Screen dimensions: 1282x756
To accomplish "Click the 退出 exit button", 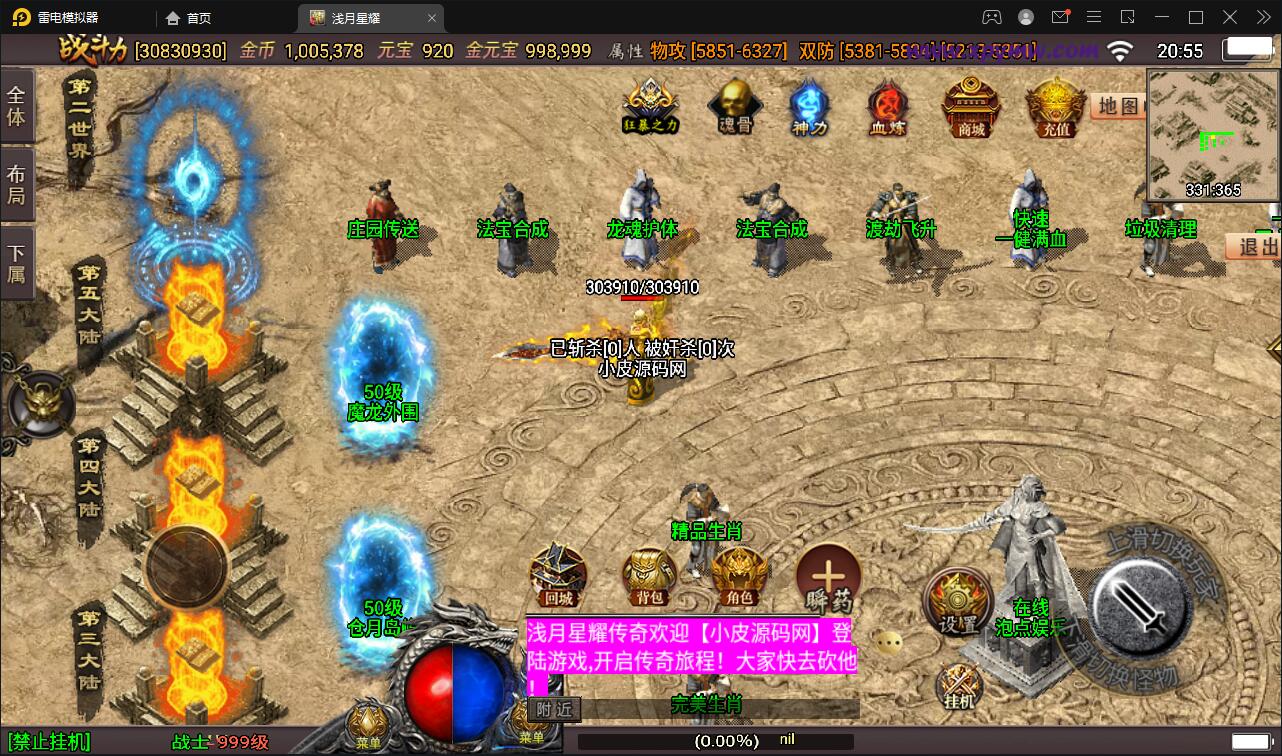I will click(x=1256, y=246).
